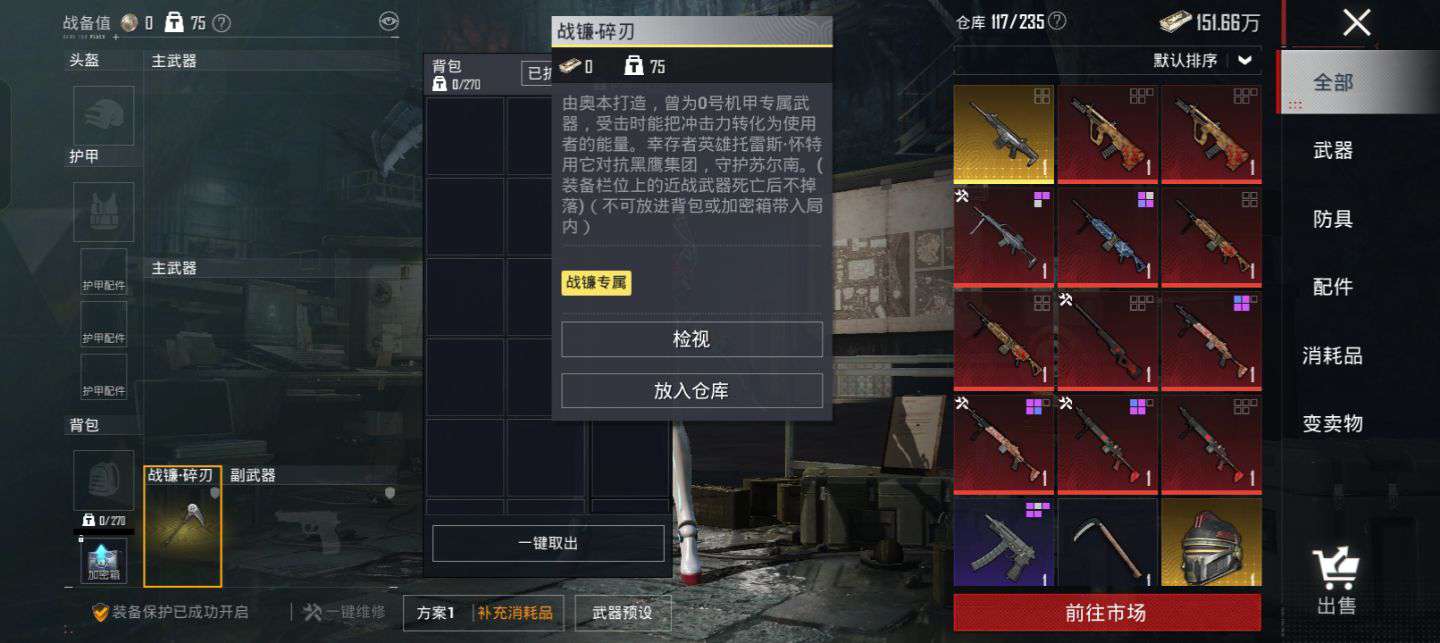Click 一键取出 take all button
1440x643 pixels.
[x=548, y=543]
